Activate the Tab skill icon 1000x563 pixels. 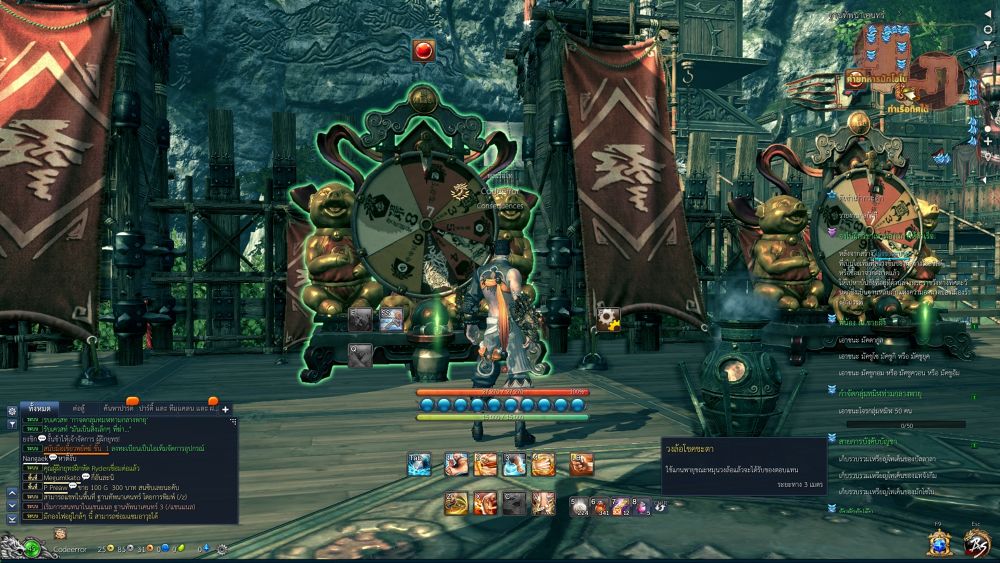(420, 464)
